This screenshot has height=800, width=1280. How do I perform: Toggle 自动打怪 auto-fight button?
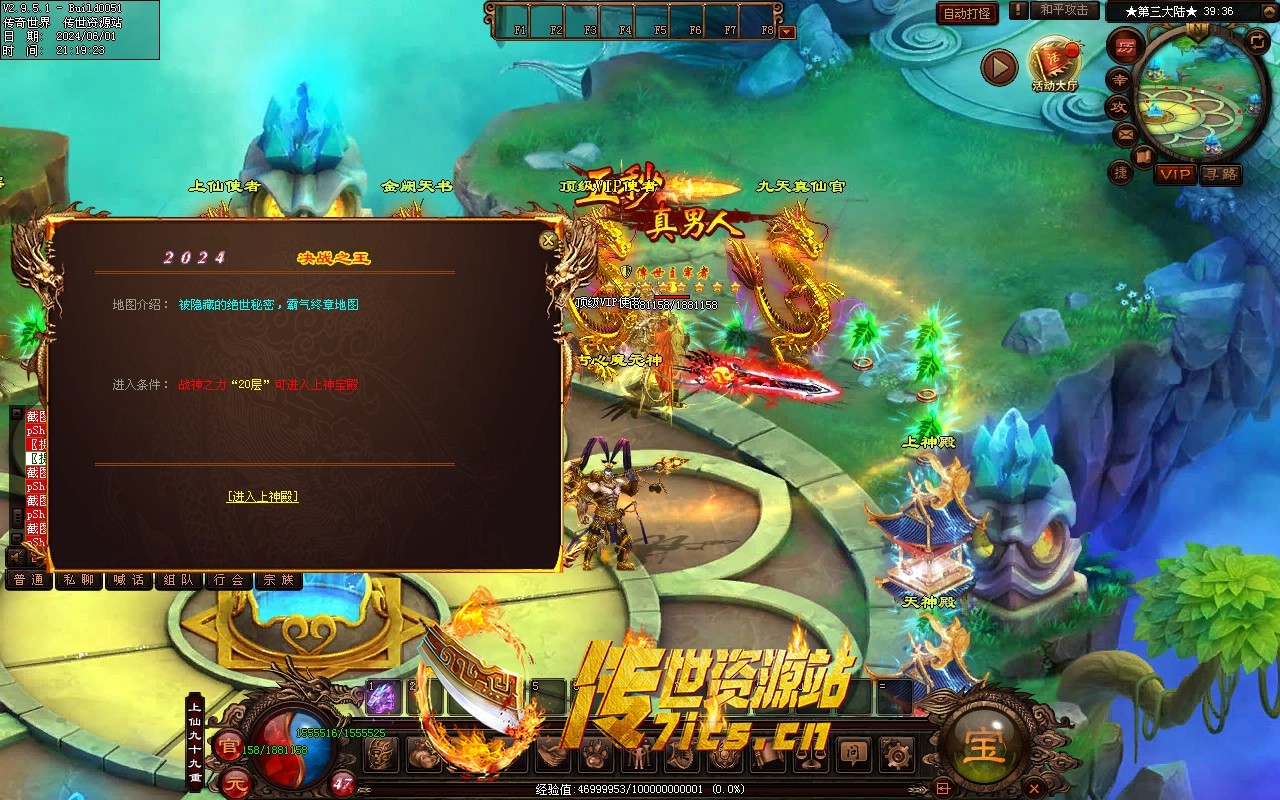pos(967,13)
